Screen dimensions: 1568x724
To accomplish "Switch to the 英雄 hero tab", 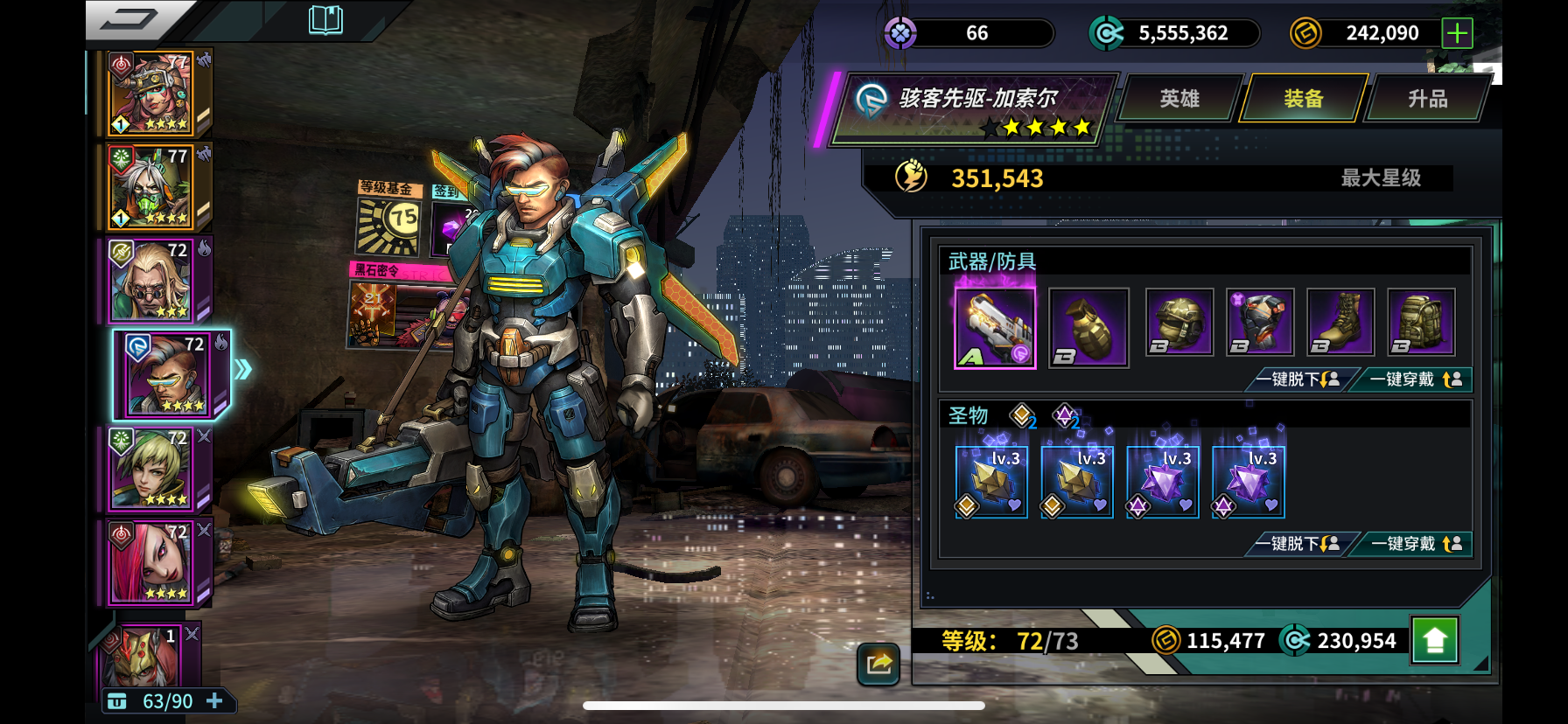I will point(1179,99).
